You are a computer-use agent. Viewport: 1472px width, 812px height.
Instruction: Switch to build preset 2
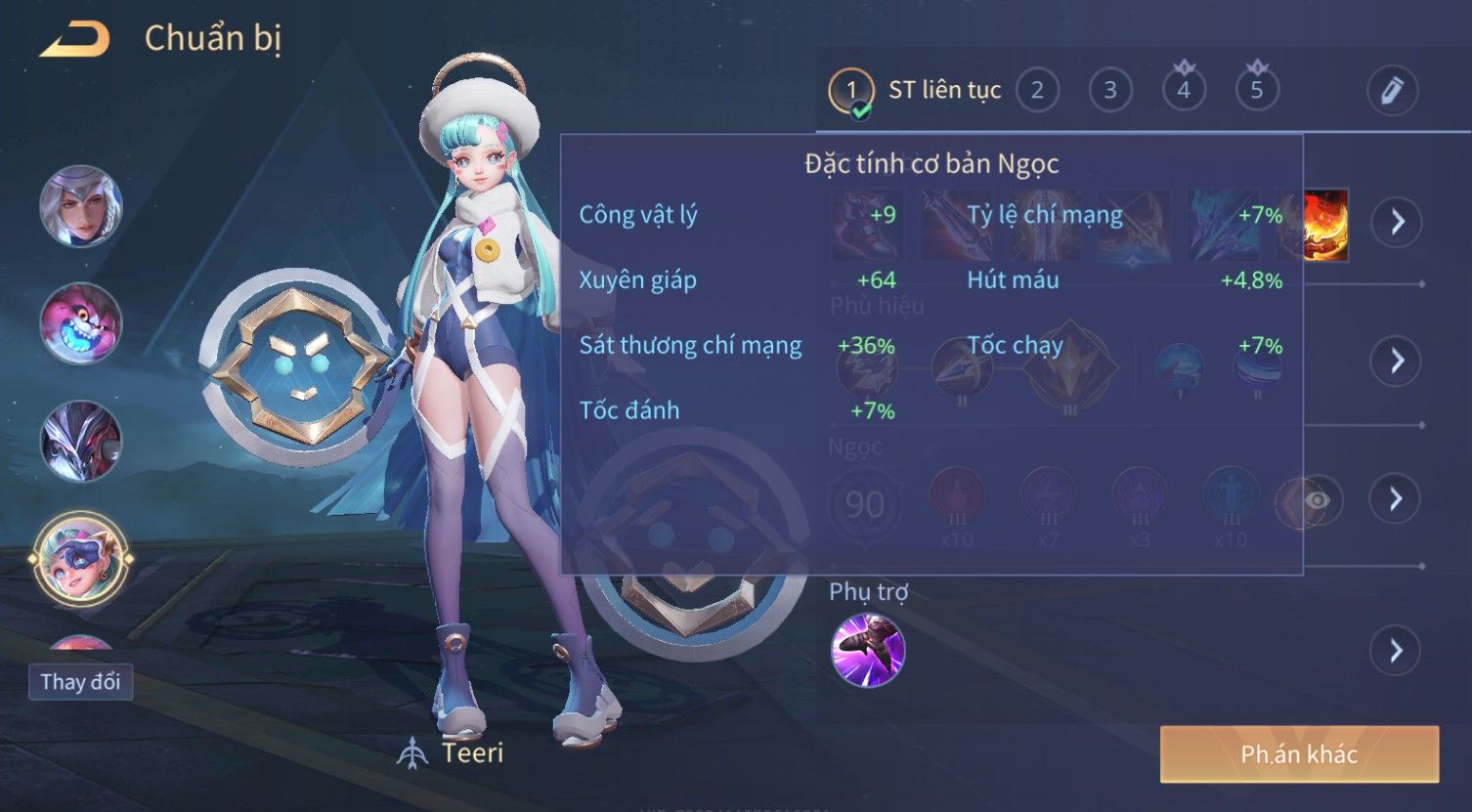click(x=1037, y=91)
